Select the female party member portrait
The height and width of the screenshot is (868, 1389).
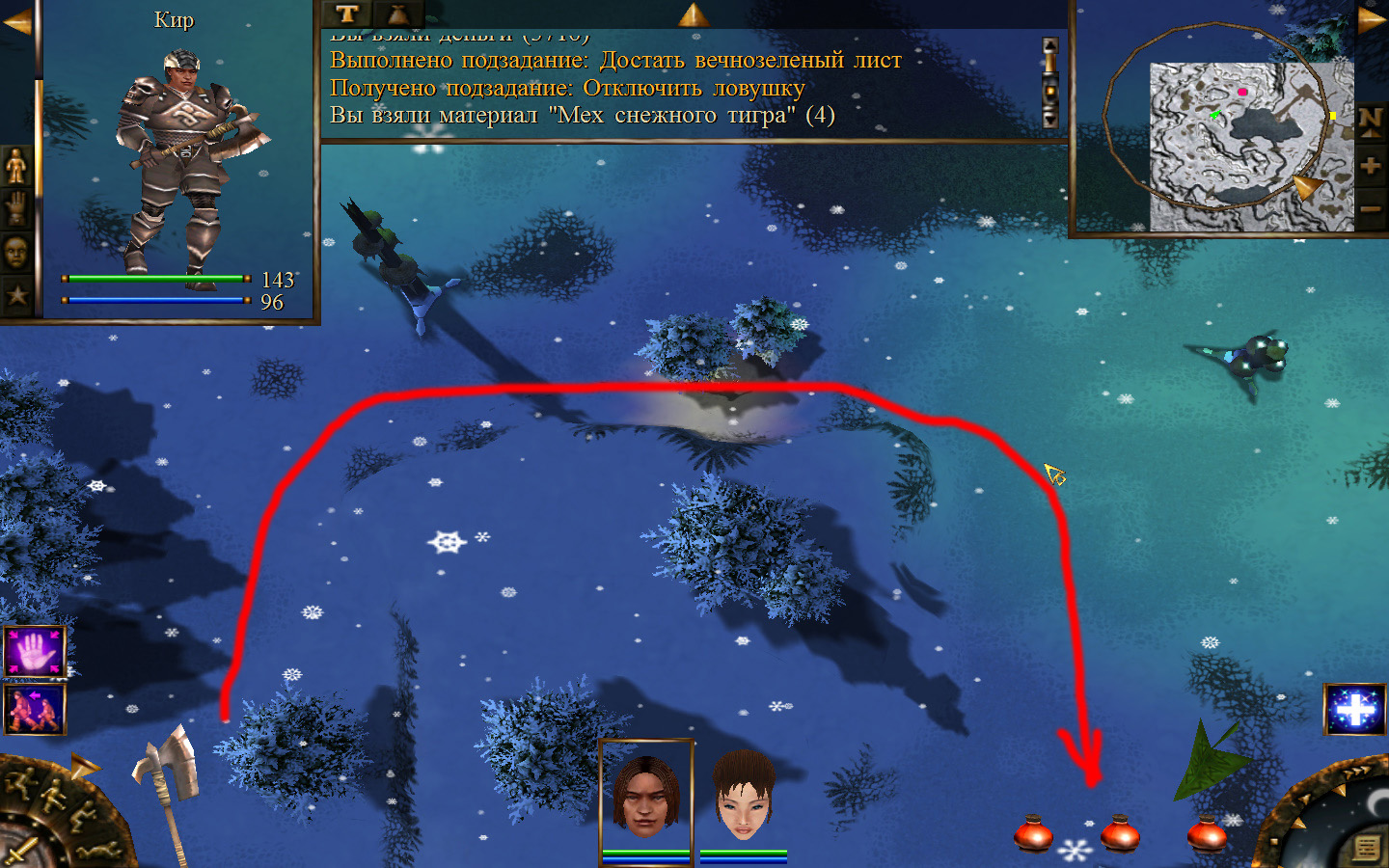pyautogui.click(x=744, y=798)
